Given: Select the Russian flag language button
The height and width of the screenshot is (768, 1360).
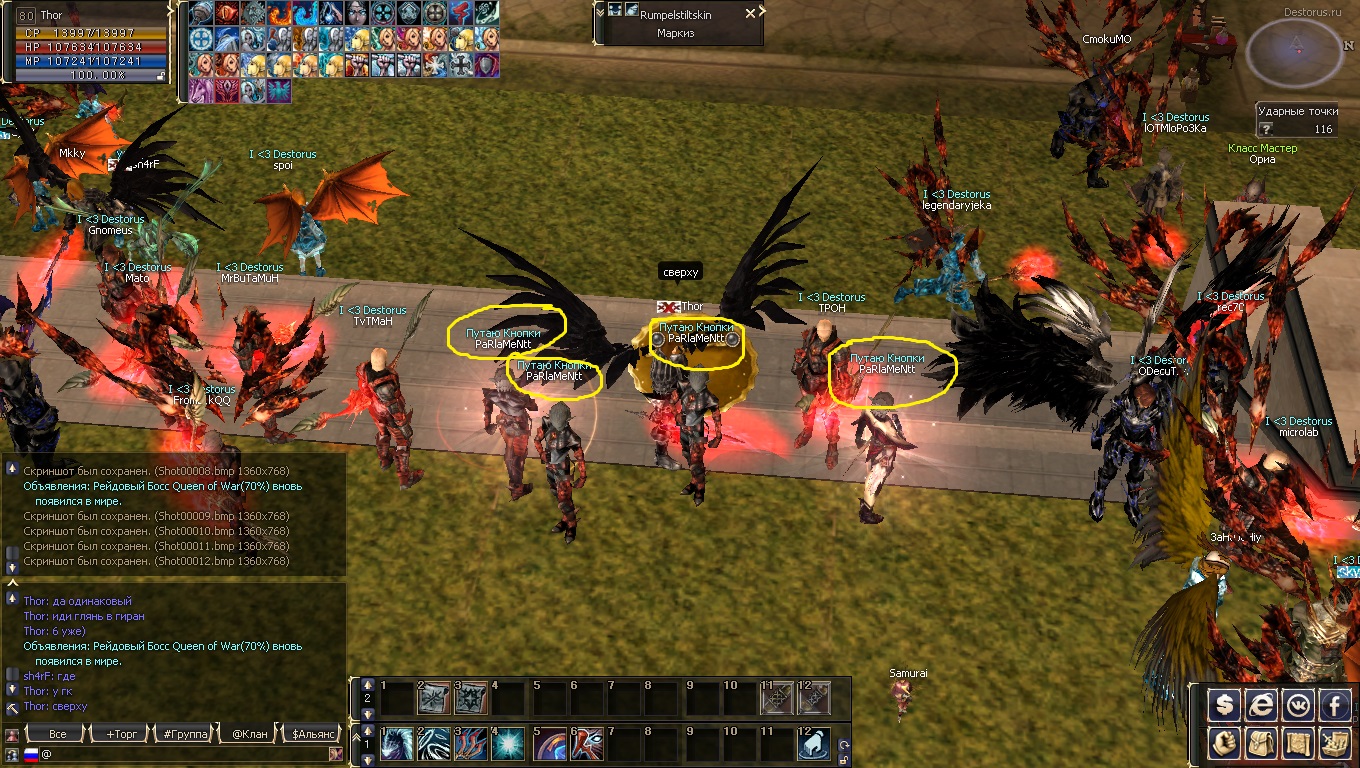Looking at the screenshot, I should pos(30,753).
